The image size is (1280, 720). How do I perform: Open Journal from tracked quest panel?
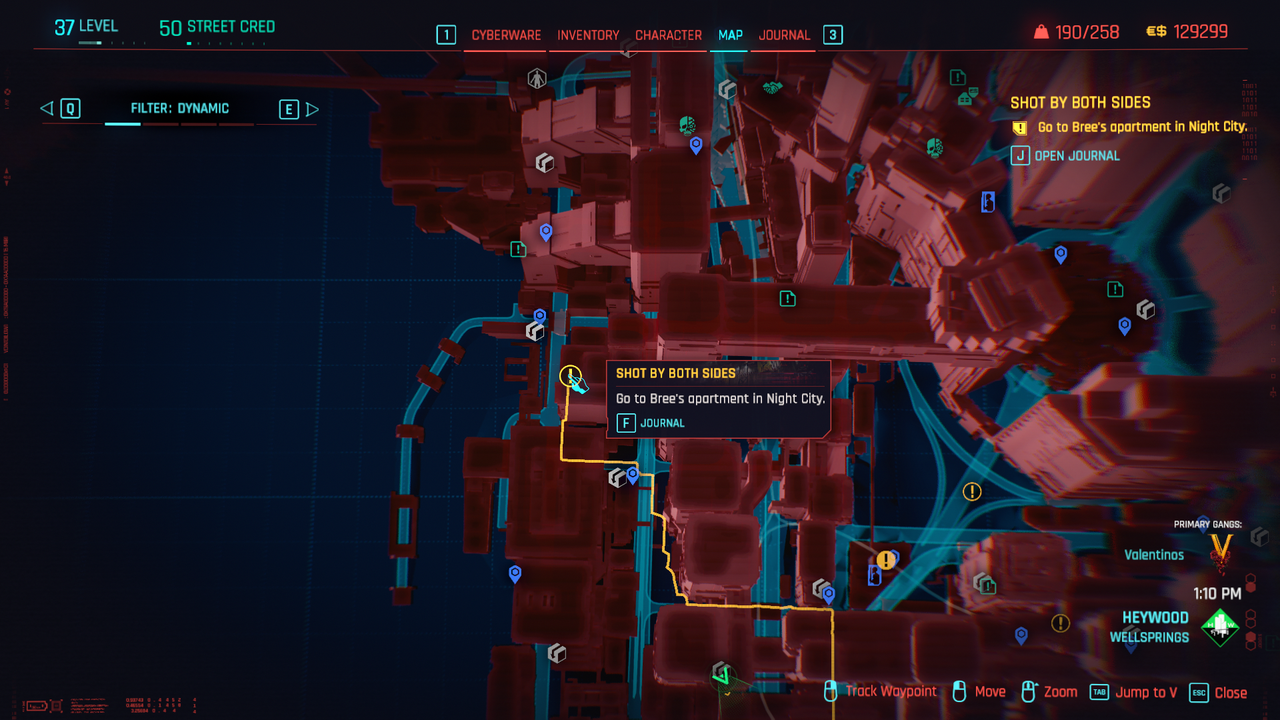tap(1066, 156)
